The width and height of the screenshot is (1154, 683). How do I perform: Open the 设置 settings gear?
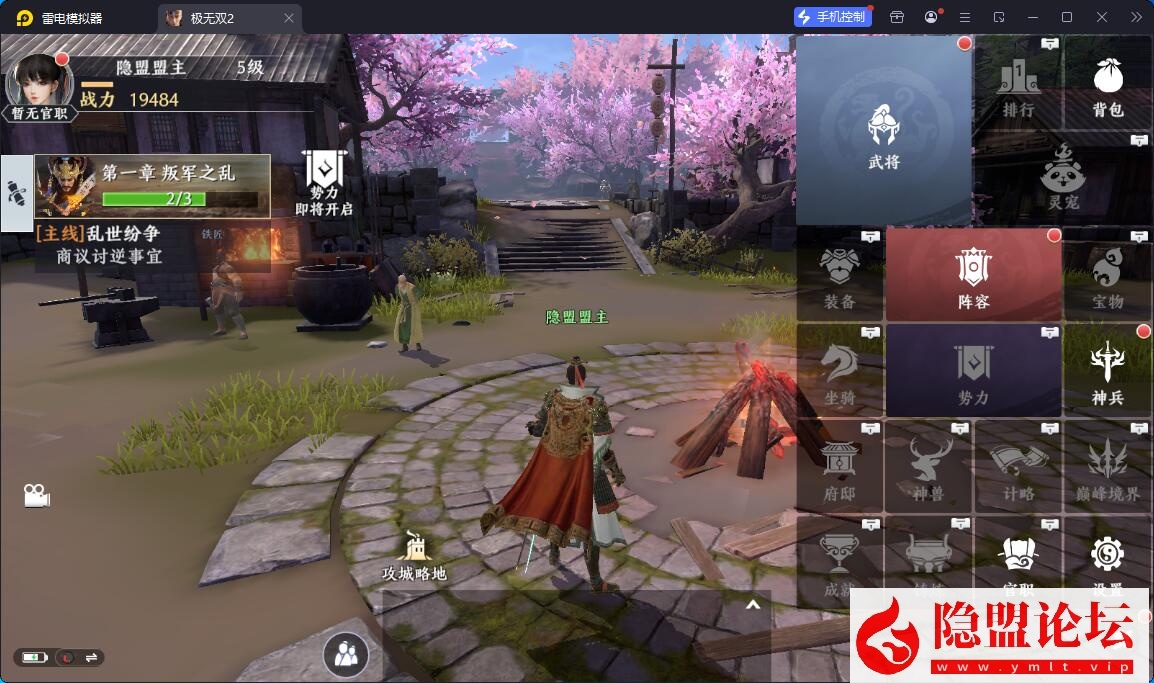tap(1107, 560)
